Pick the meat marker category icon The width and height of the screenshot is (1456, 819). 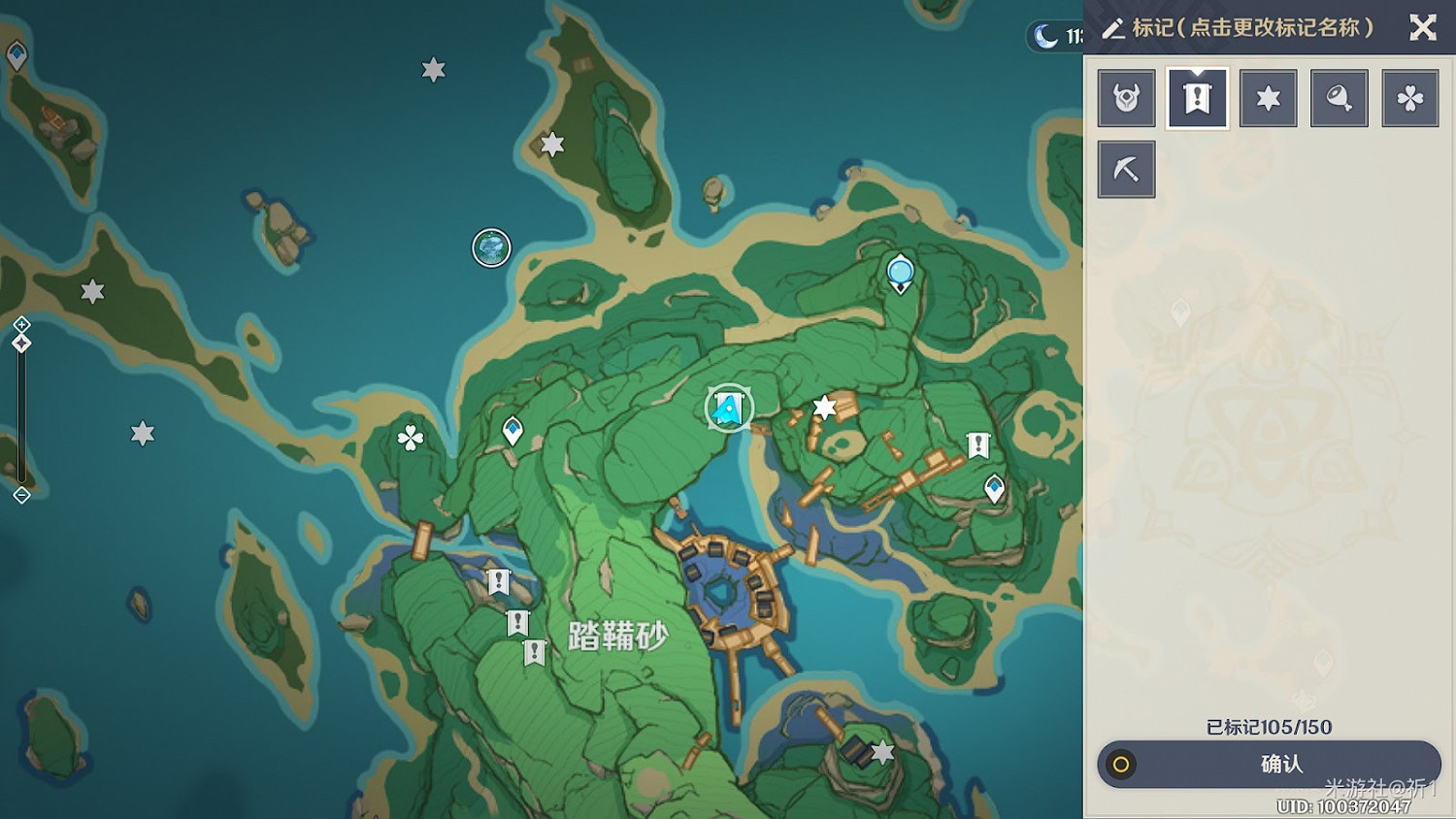[1340, 97]
